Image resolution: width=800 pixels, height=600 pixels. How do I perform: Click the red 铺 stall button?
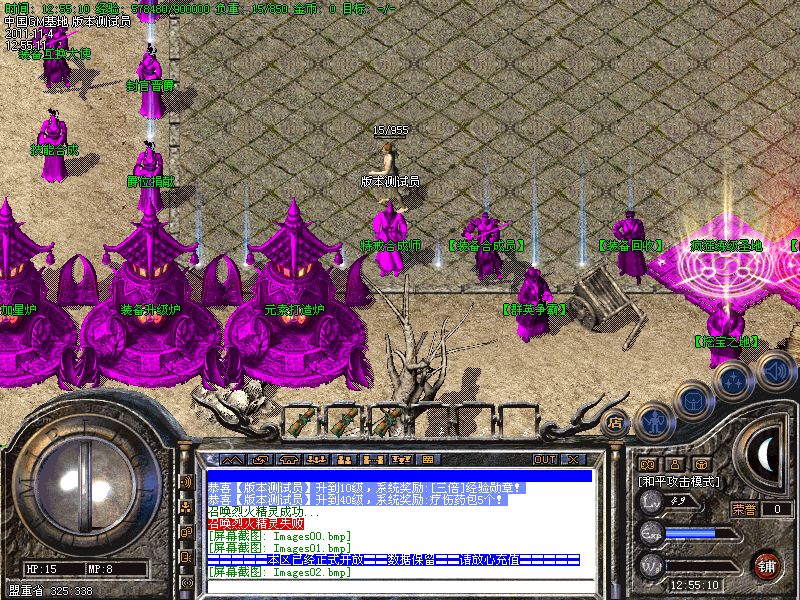coord(767,565)
